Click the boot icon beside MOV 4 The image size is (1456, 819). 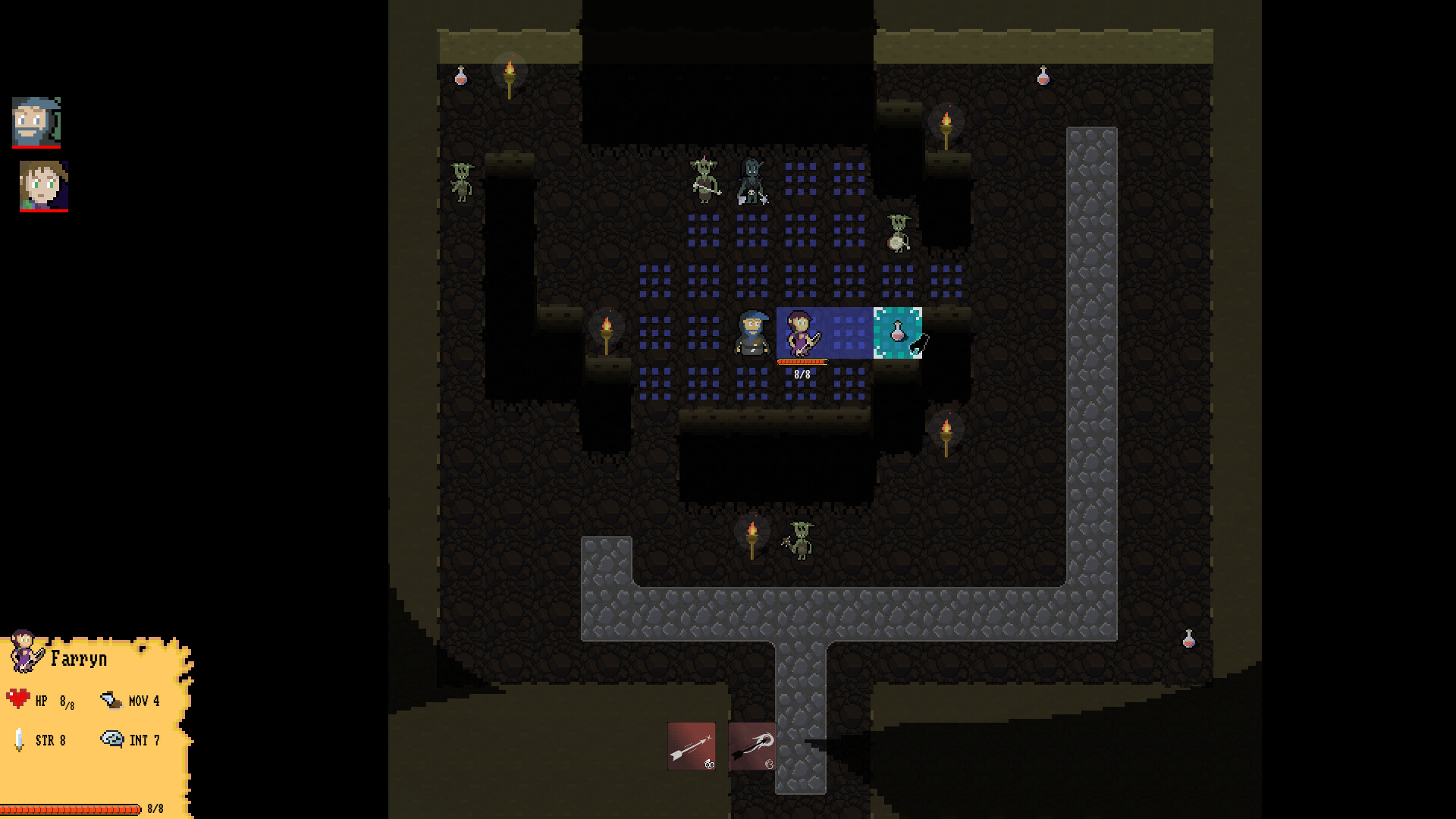(111, 698)
